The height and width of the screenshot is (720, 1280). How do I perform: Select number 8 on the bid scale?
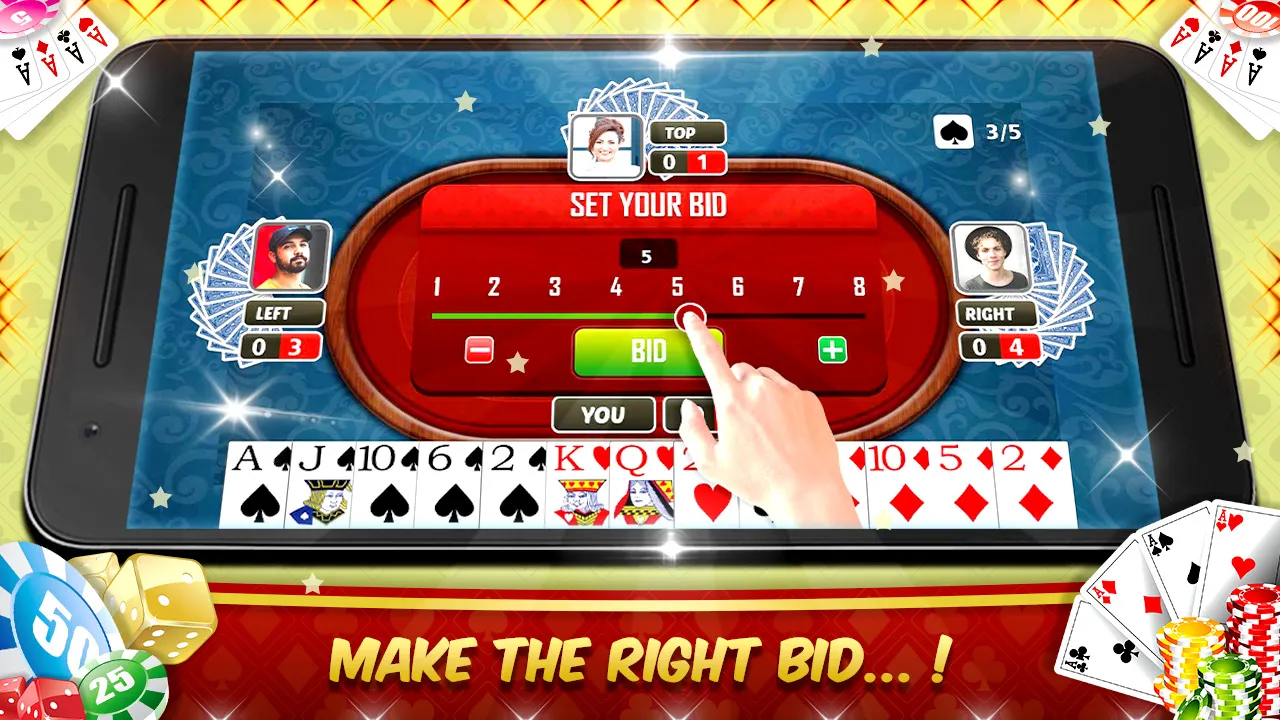[860, 288]
